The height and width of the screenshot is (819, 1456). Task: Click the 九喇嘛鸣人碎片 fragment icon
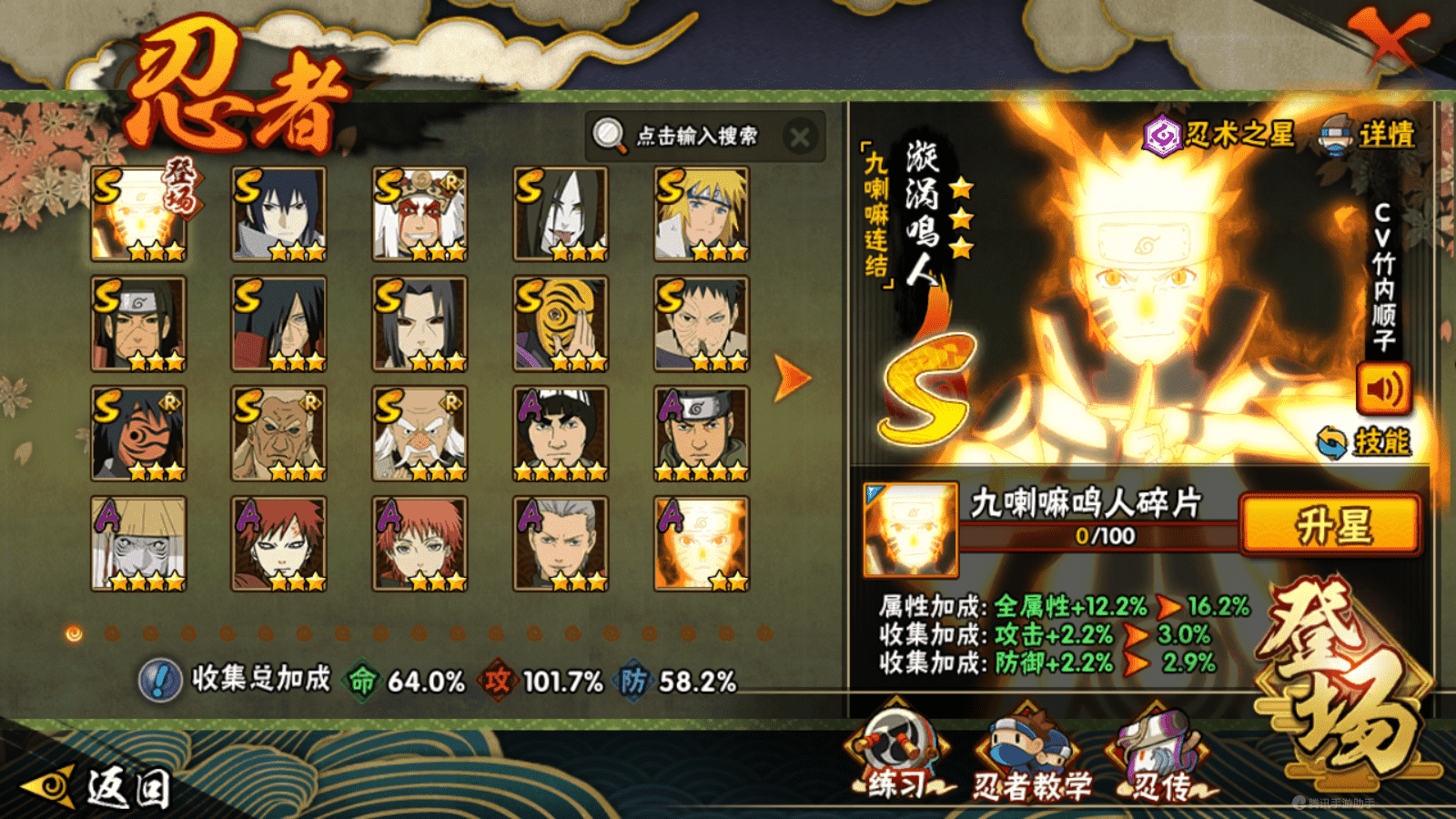[x=910, y=530]
